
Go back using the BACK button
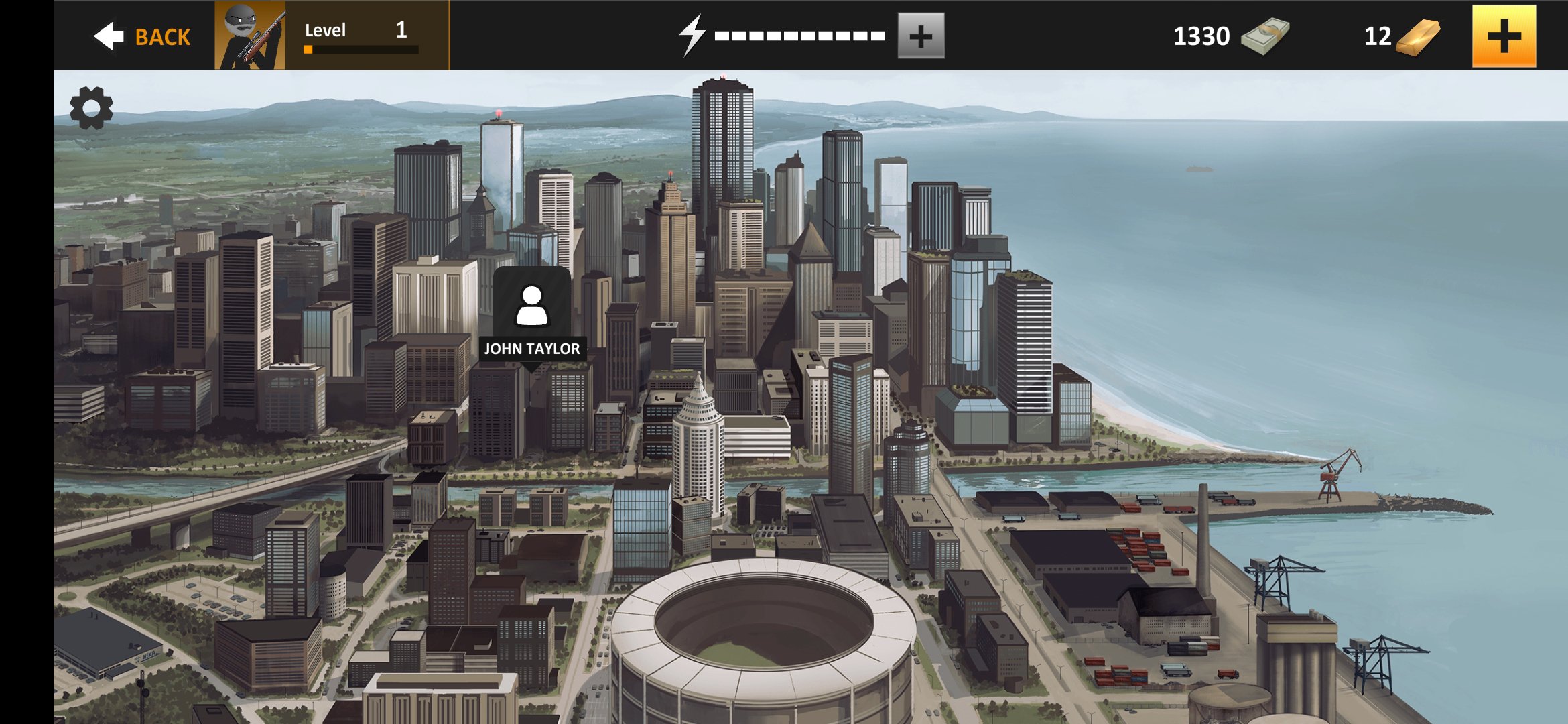click(142, 36)
